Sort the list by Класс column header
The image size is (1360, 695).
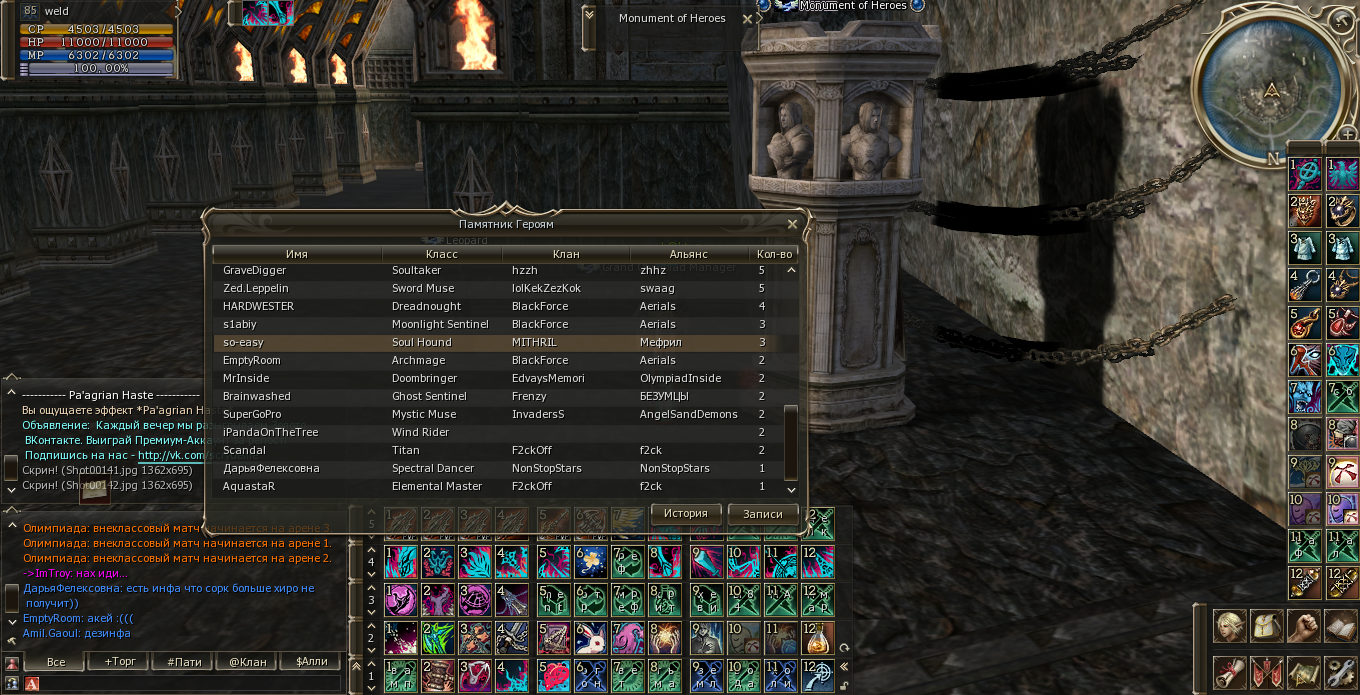pos(441,254)
